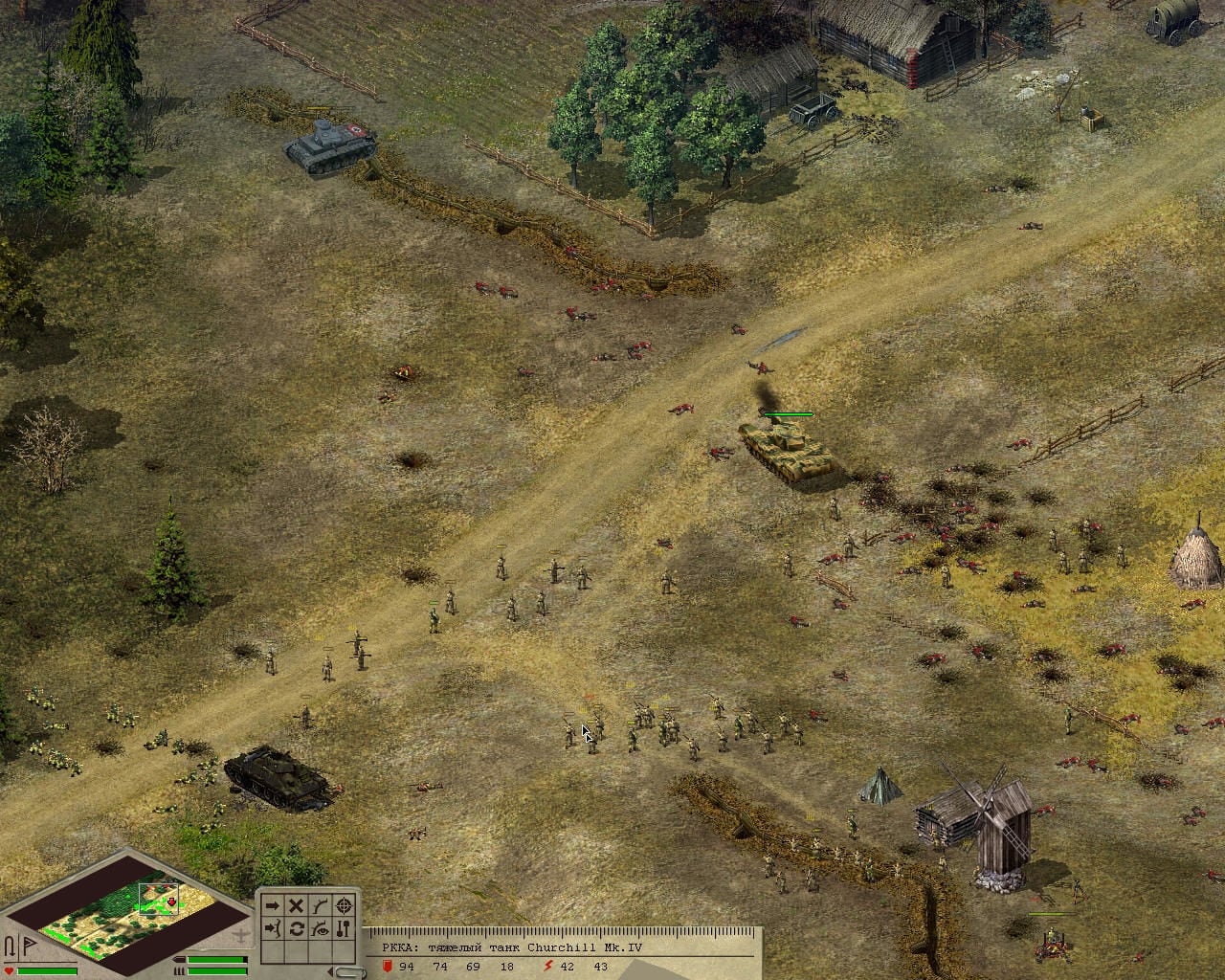Select the move command arrow icon

273,905
